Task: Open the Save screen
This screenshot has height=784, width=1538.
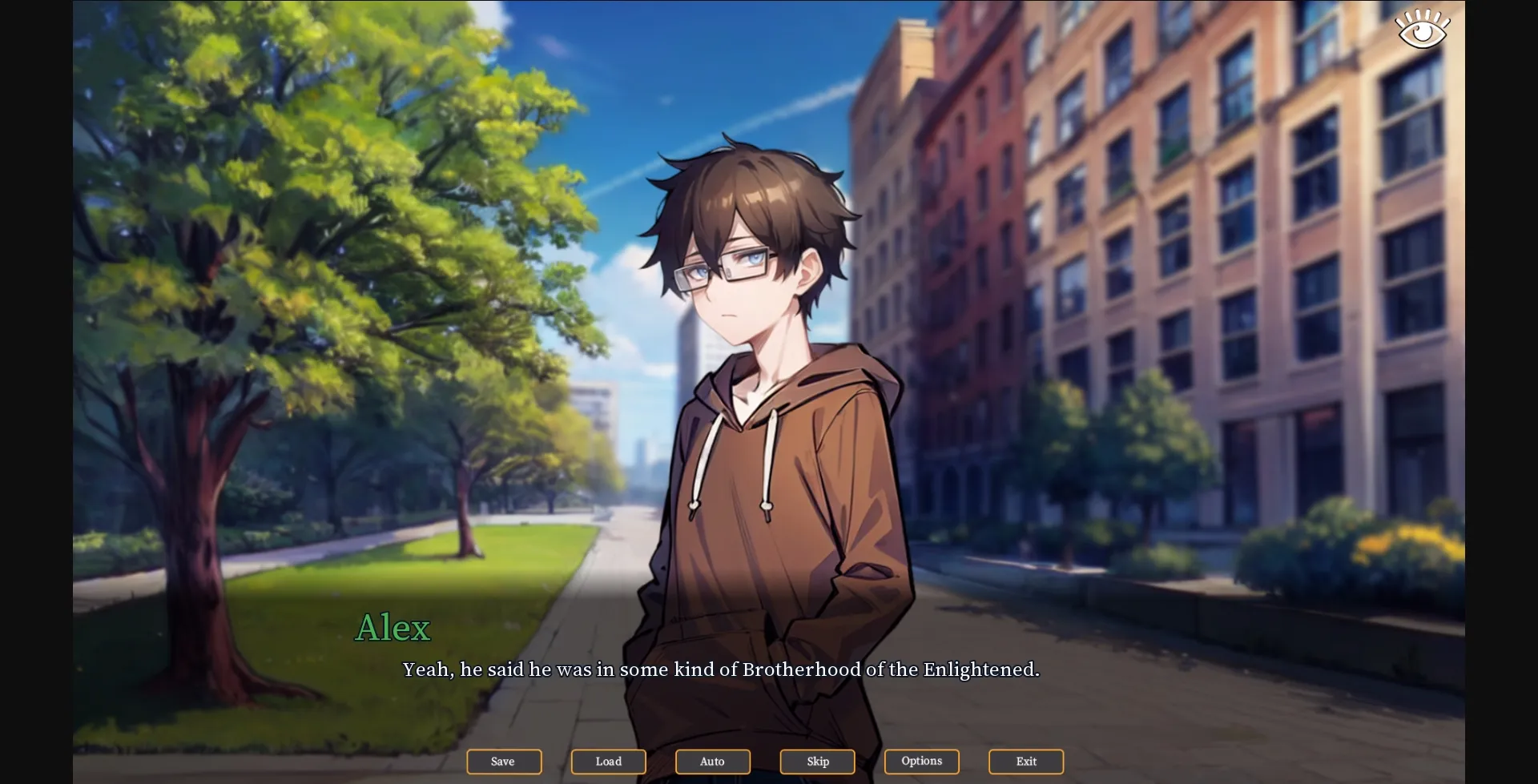Action: (x=503, y=762)
